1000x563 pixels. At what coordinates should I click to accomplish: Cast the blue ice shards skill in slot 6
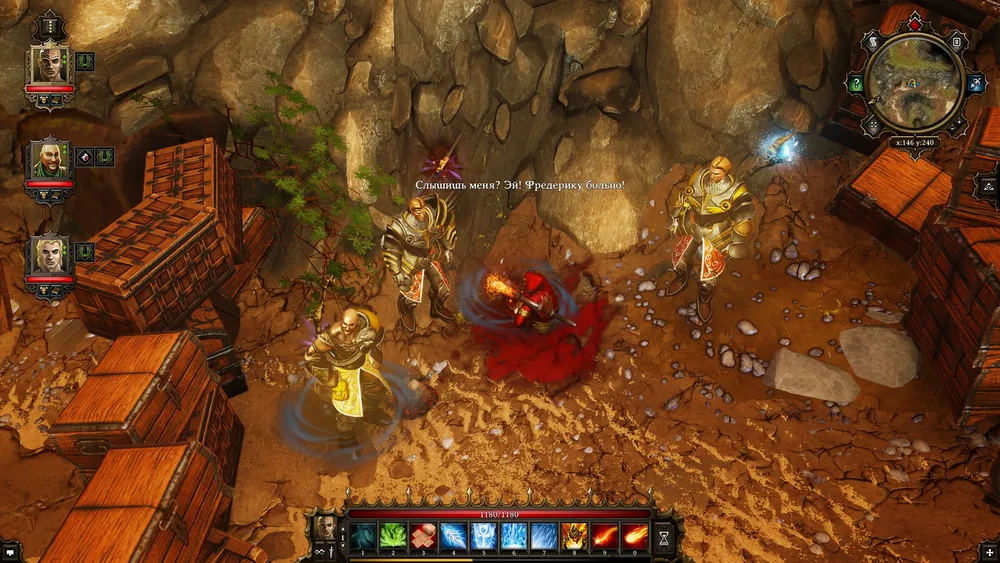point(514,537)
